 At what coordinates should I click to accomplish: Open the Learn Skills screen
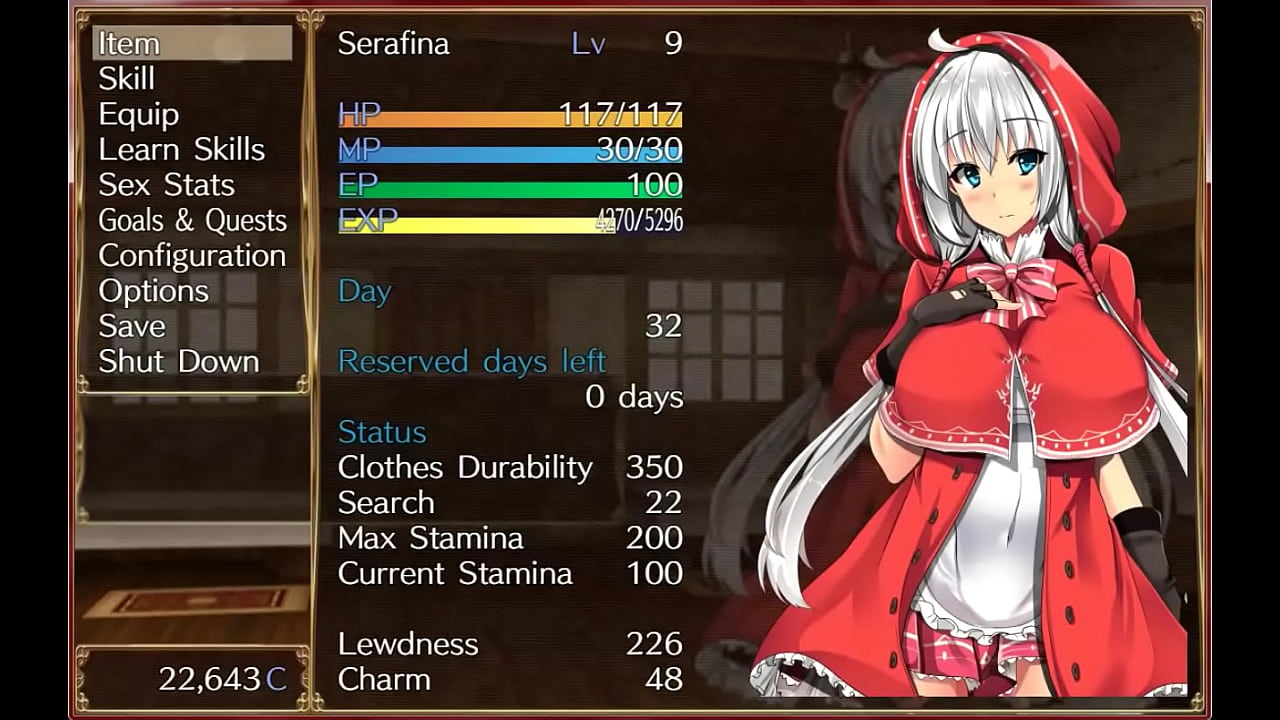(x=181, y=150)
